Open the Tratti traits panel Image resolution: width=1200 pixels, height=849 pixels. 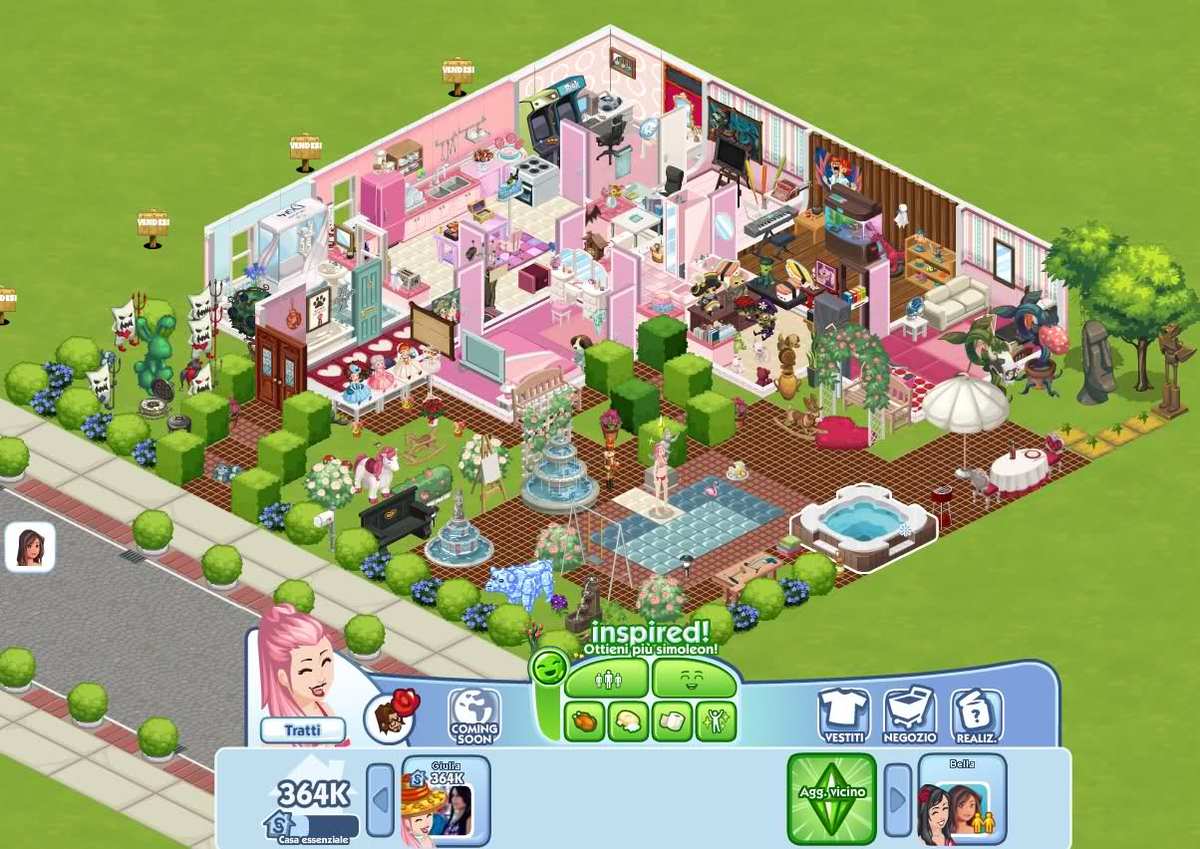302,730
